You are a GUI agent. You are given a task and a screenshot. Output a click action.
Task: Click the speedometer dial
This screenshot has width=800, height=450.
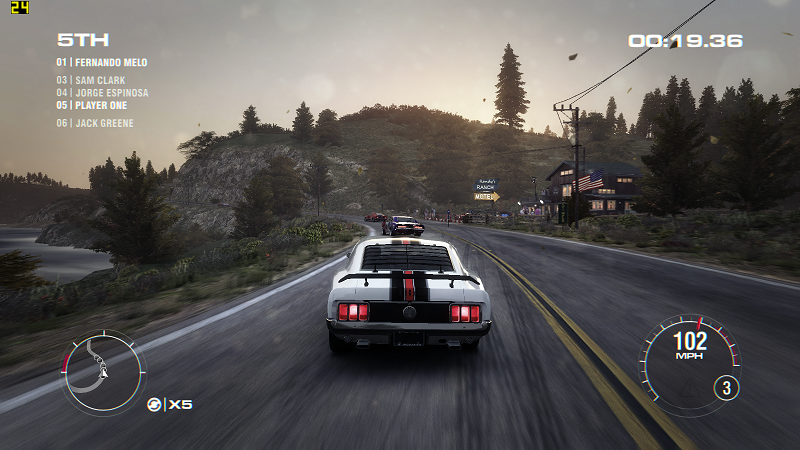click(689, 358)
